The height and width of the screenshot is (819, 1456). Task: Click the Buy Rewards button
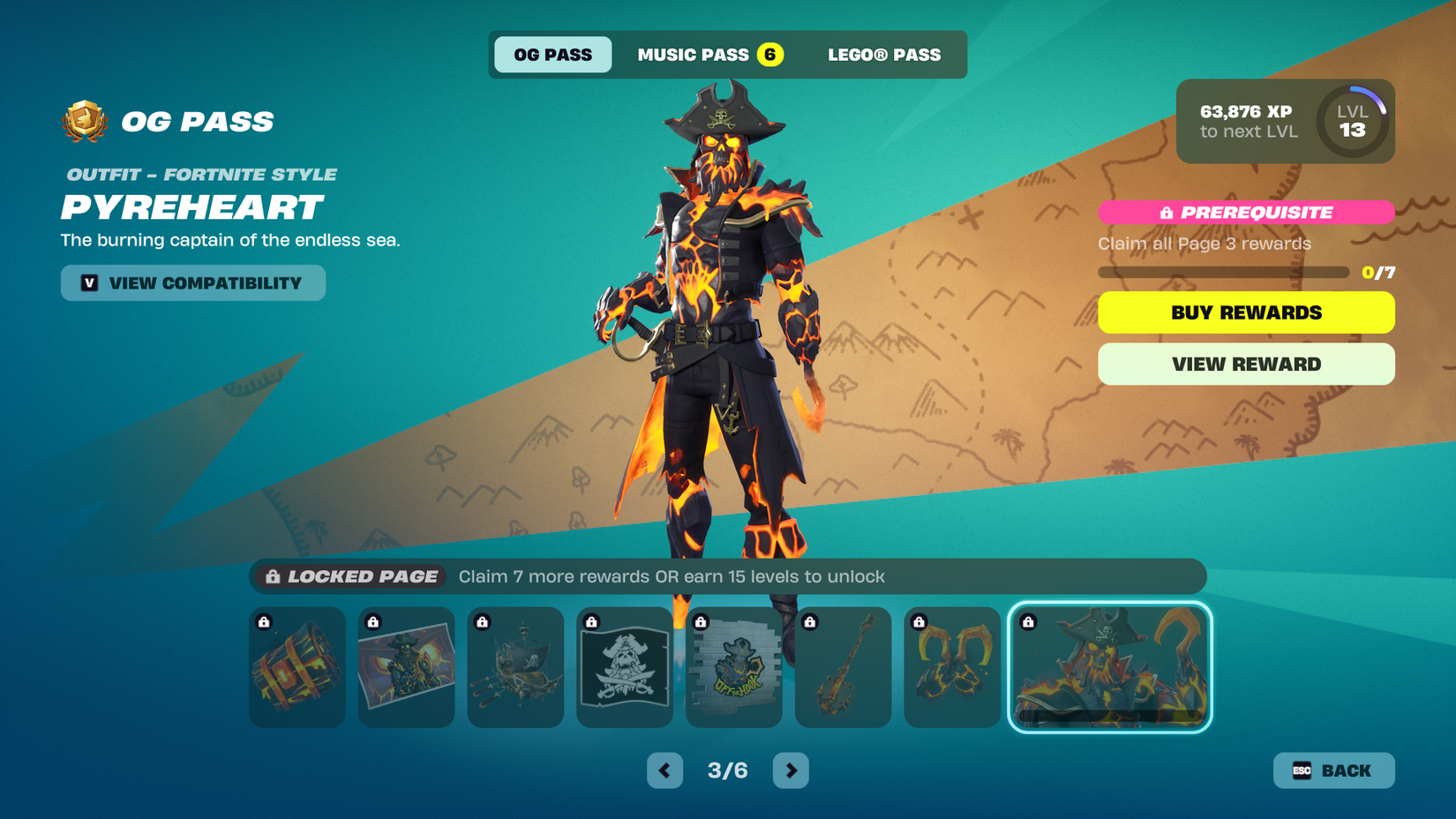click(1245, 312)
